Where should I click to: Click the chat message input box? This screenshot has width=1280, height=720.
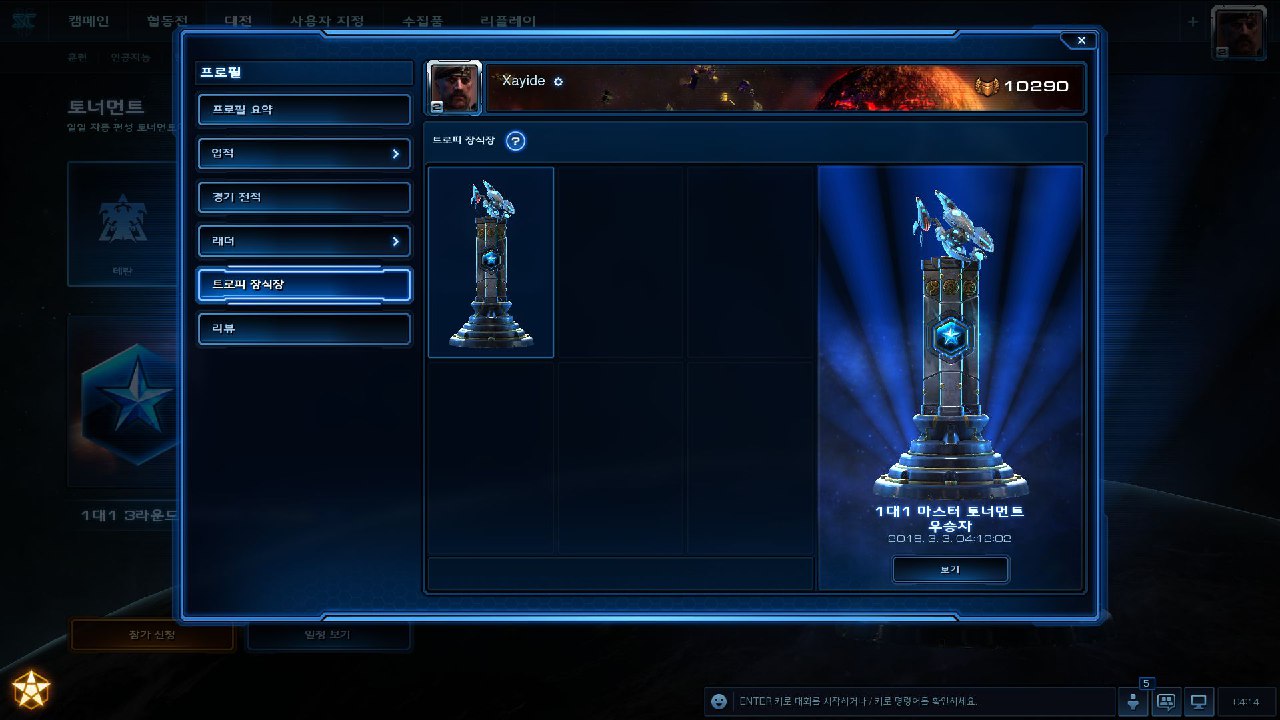tap(920, 701)
